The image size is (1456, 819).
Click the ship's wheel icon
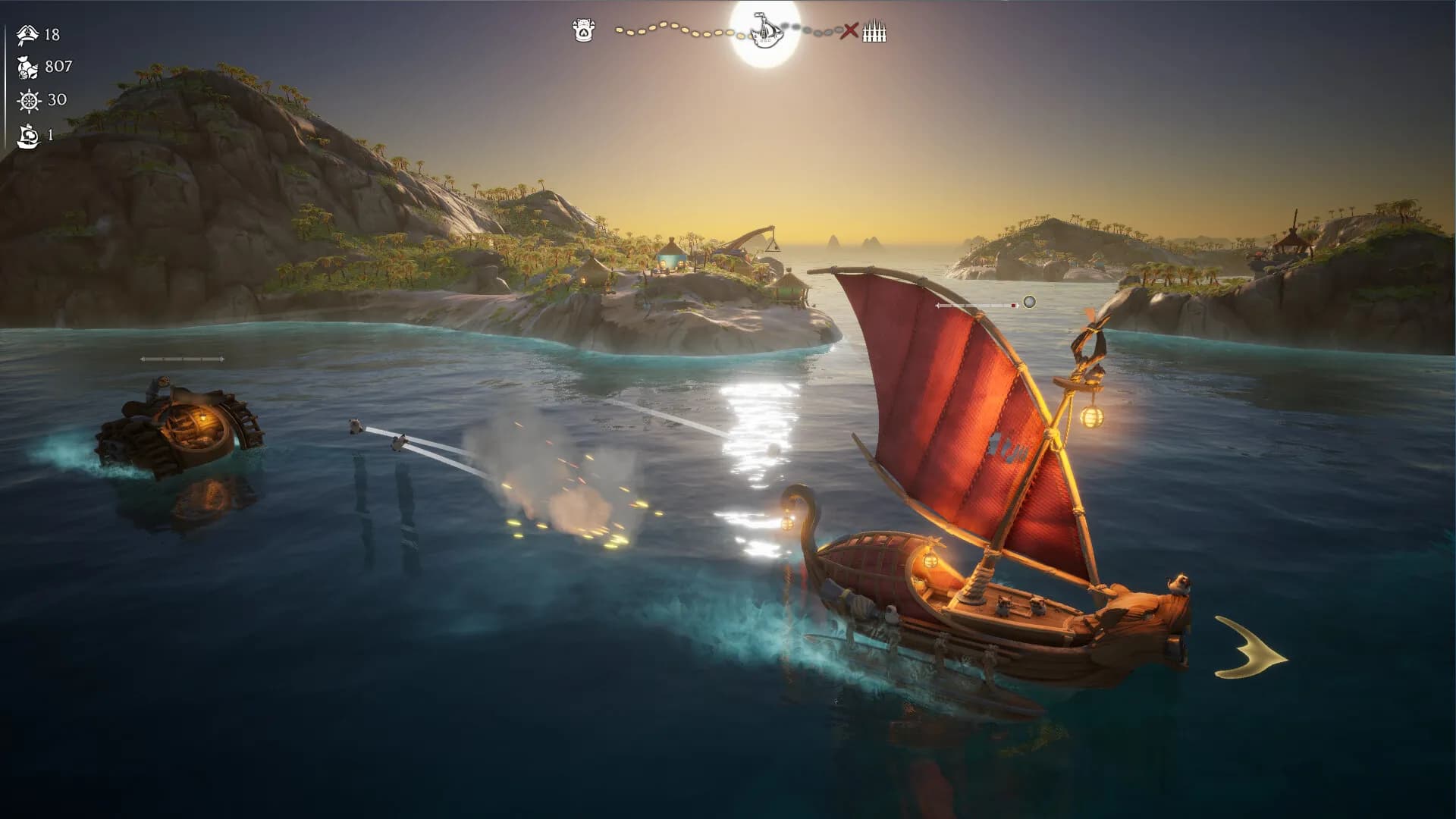pyautogui.click(x=29, y=100)
